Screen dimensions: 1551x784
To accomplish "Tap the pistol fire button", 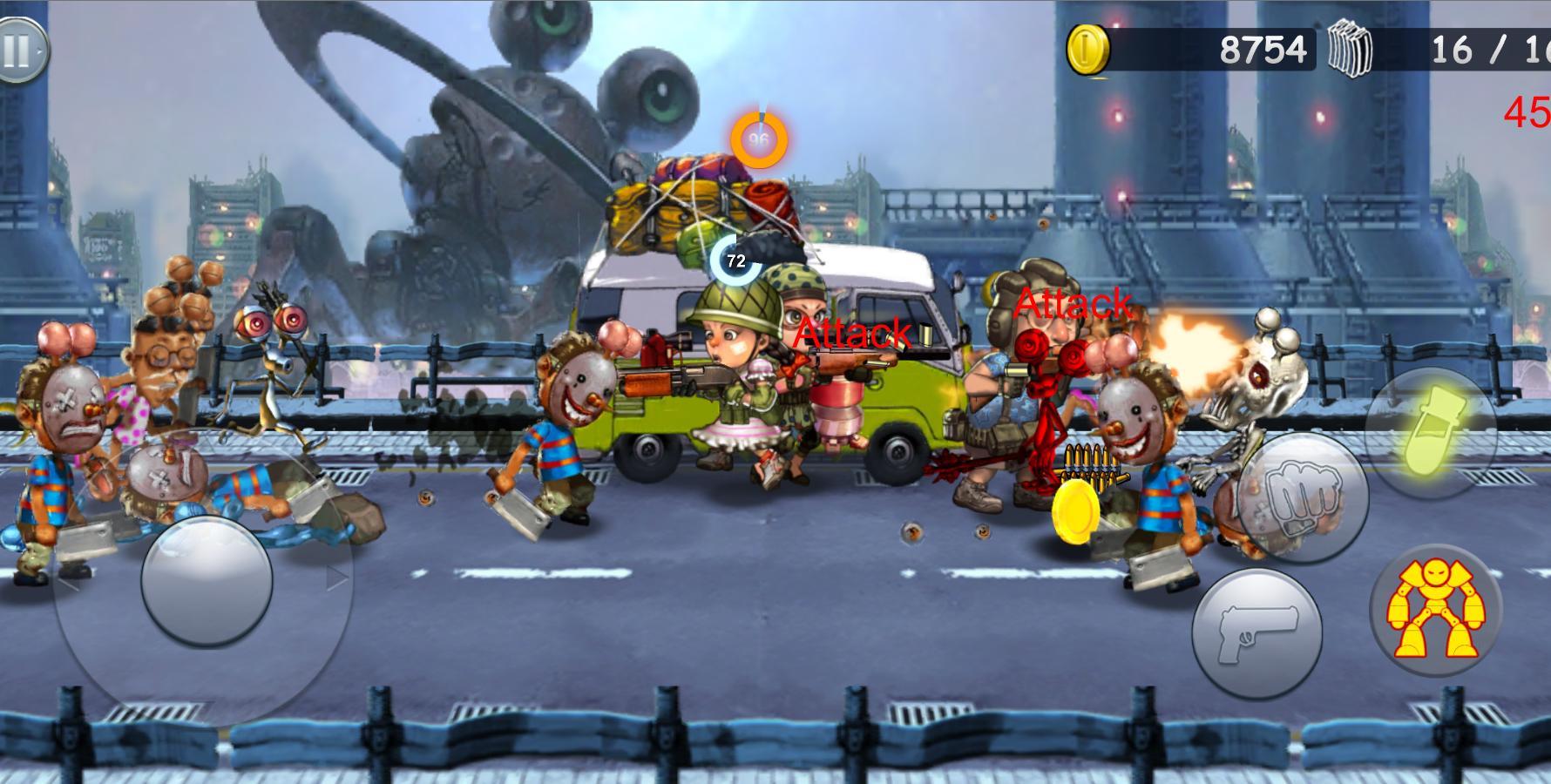I will (x=1256, y=633).
